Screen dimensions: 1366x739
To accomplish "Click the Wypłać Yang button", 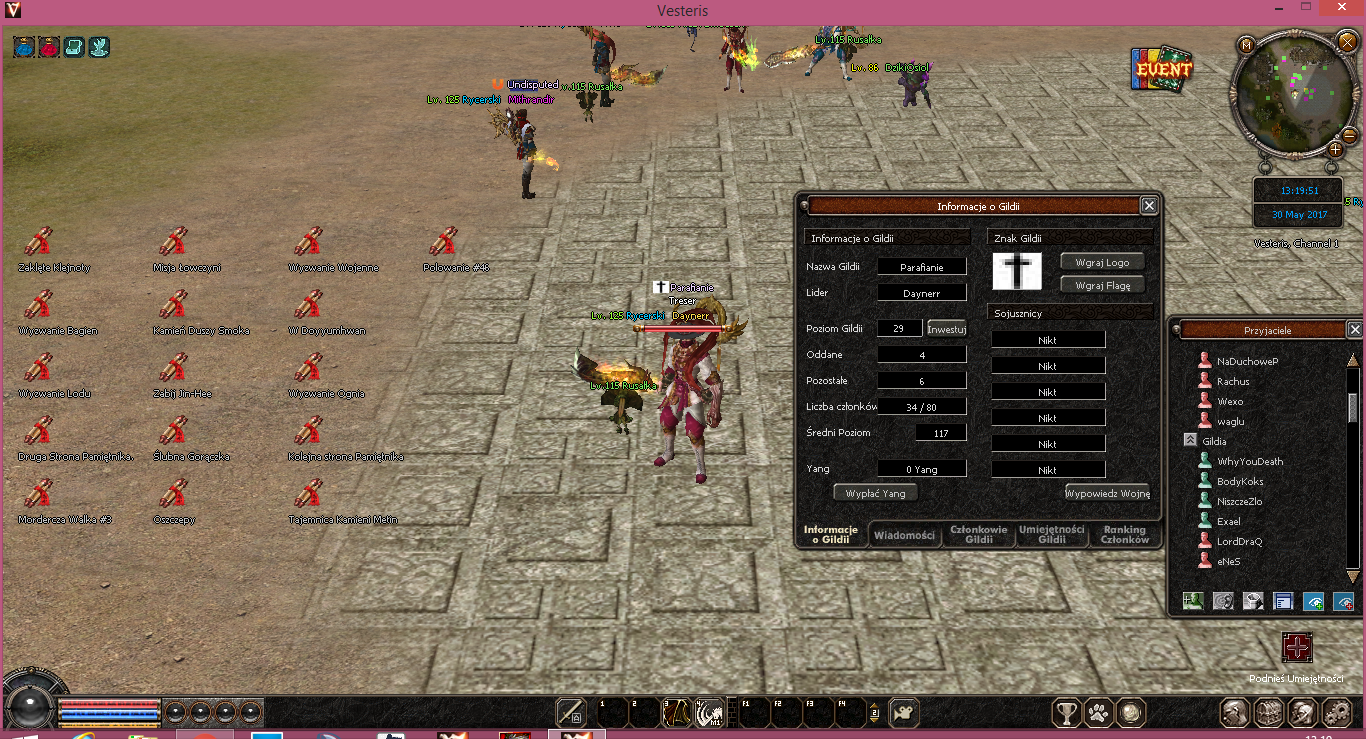I will [875, 493].
